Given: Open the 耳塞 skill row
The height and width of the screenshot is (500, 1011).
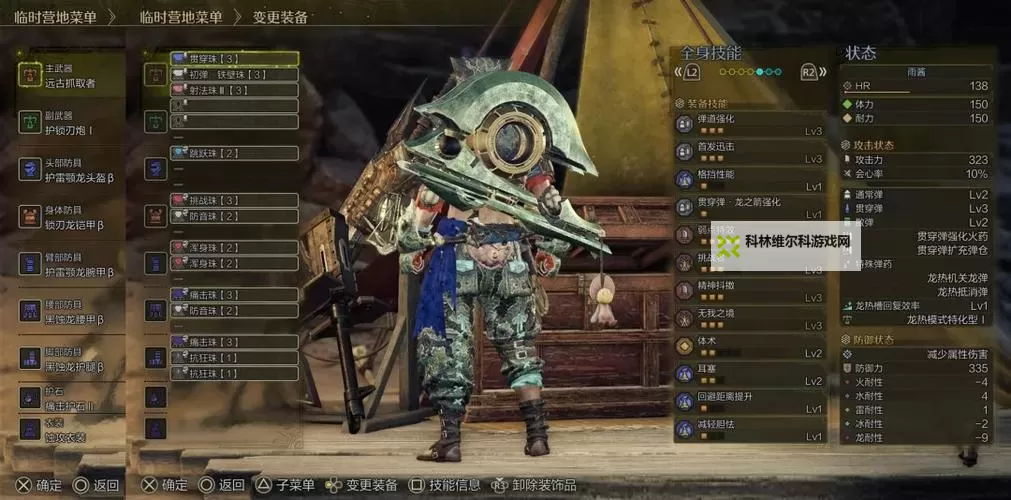Looking at the screenshot, I should click(750, 375).
